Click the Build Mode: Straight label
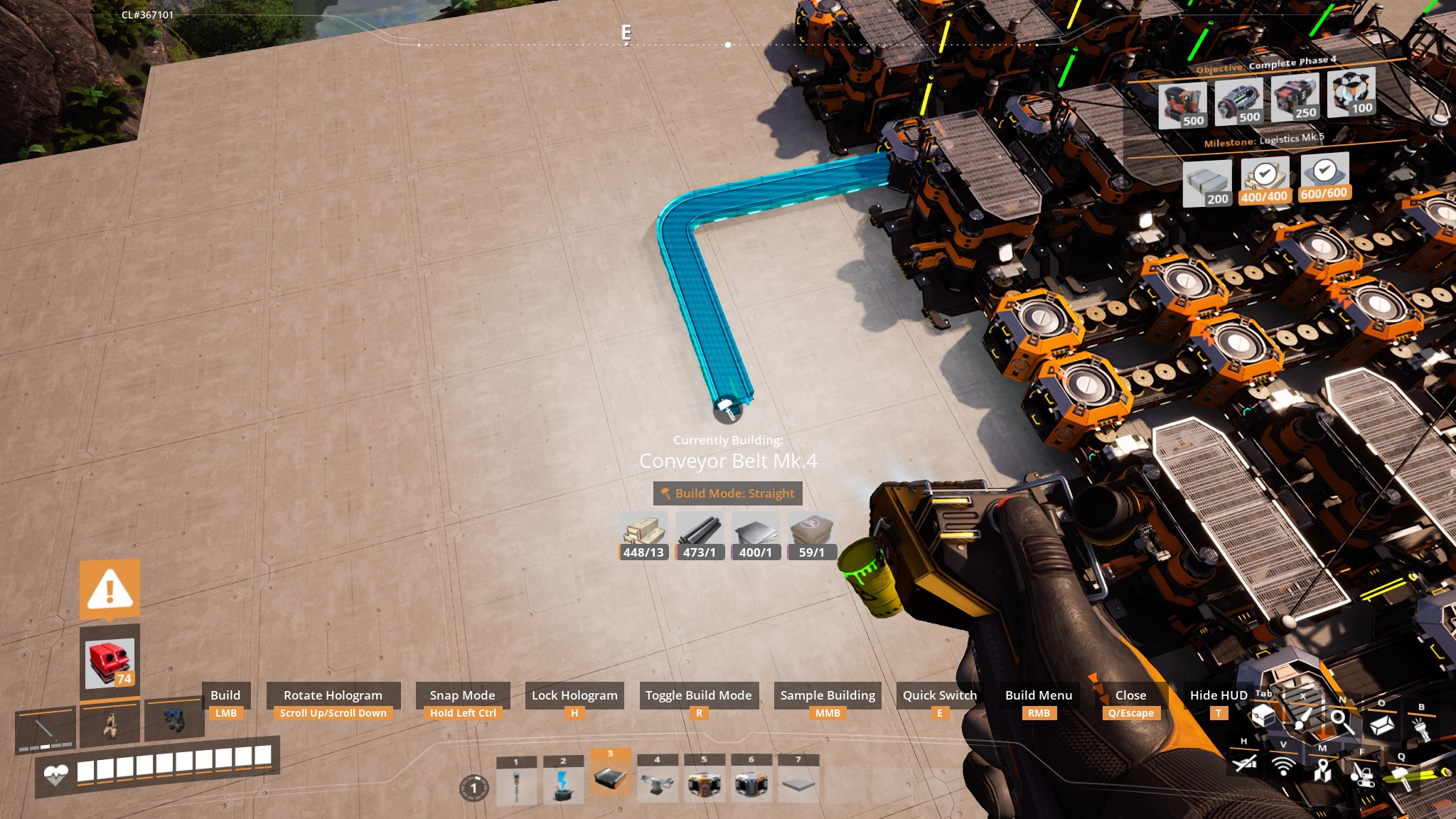The image size is (1456, 819). pyautogui.click(x=727, y=493)
